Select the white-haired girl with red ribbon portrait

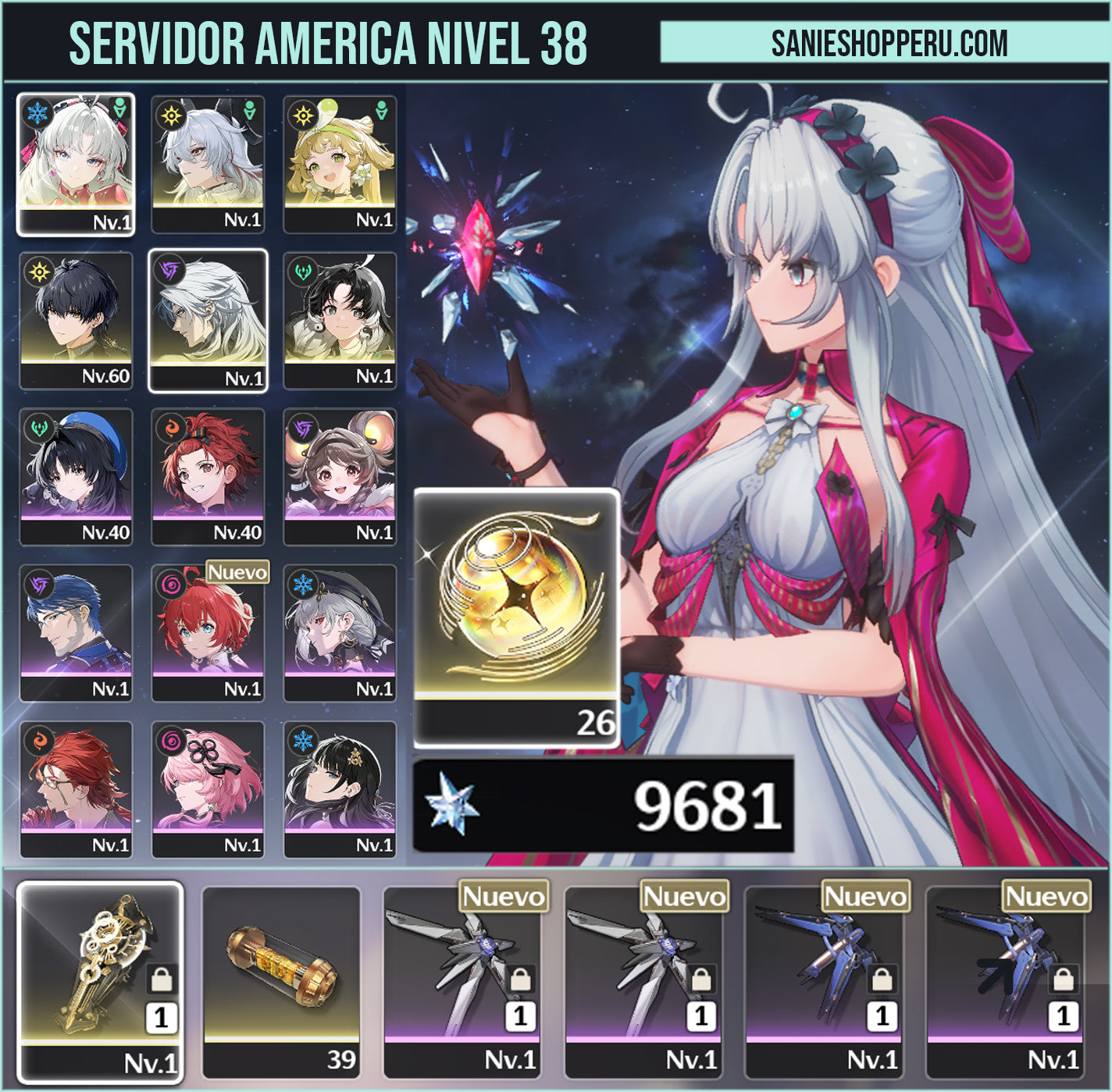click(x=76, y=162)
